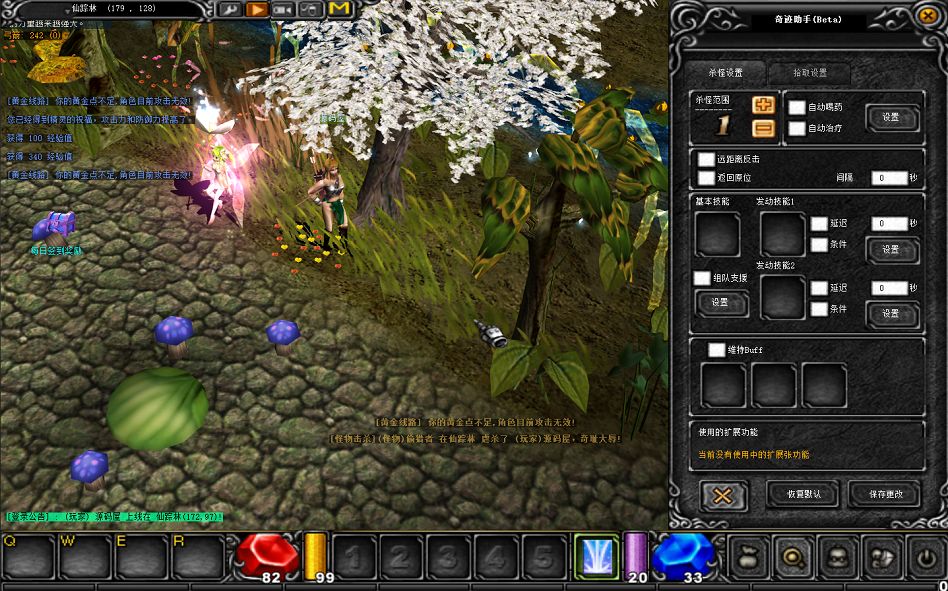Click the 恢复默认 button
This screenshot has width=948, height=591.
pyautogui.click(x=802, y=494)
